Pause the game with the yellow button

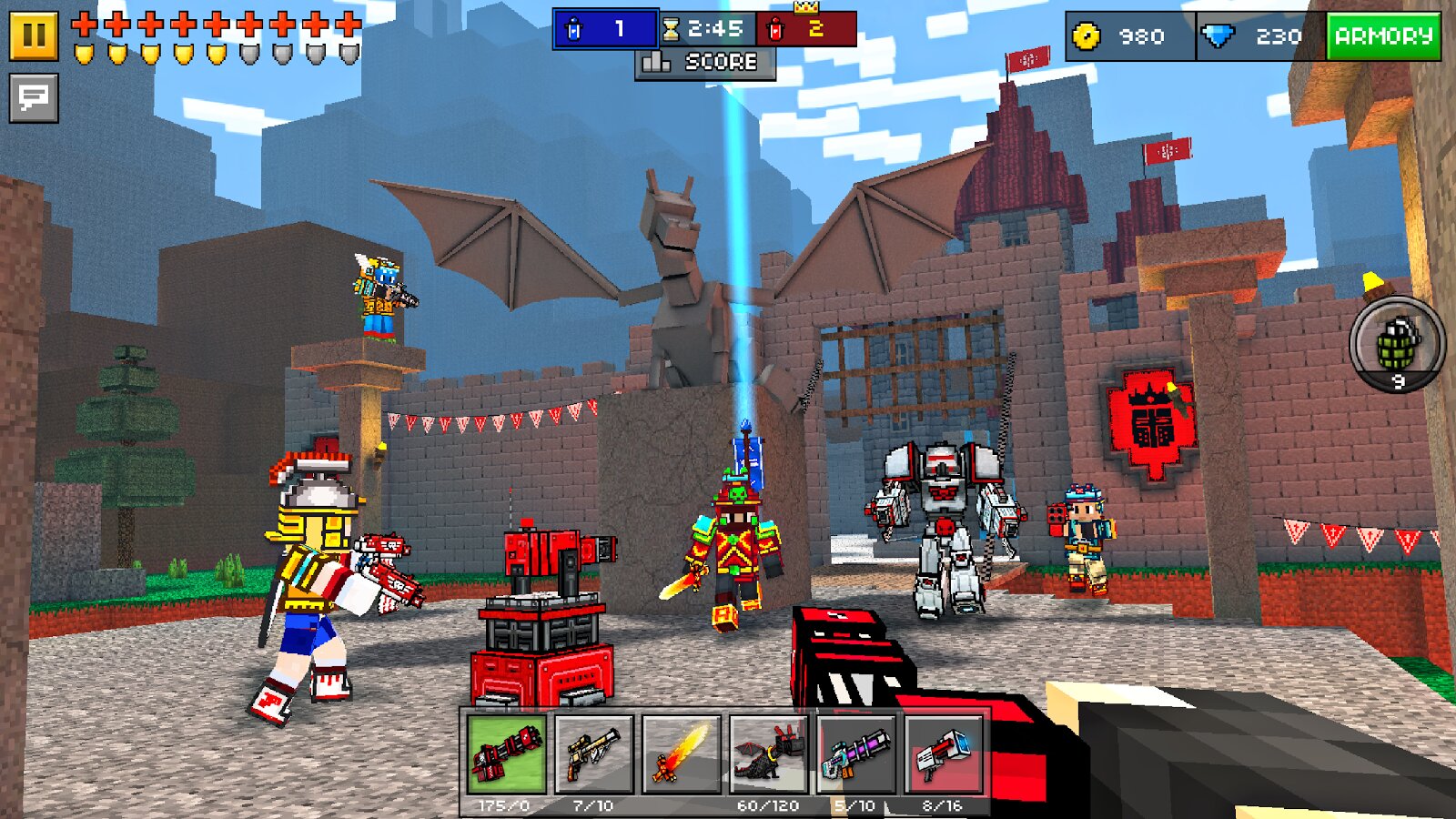pyautogui.click(x=34, y=35)
